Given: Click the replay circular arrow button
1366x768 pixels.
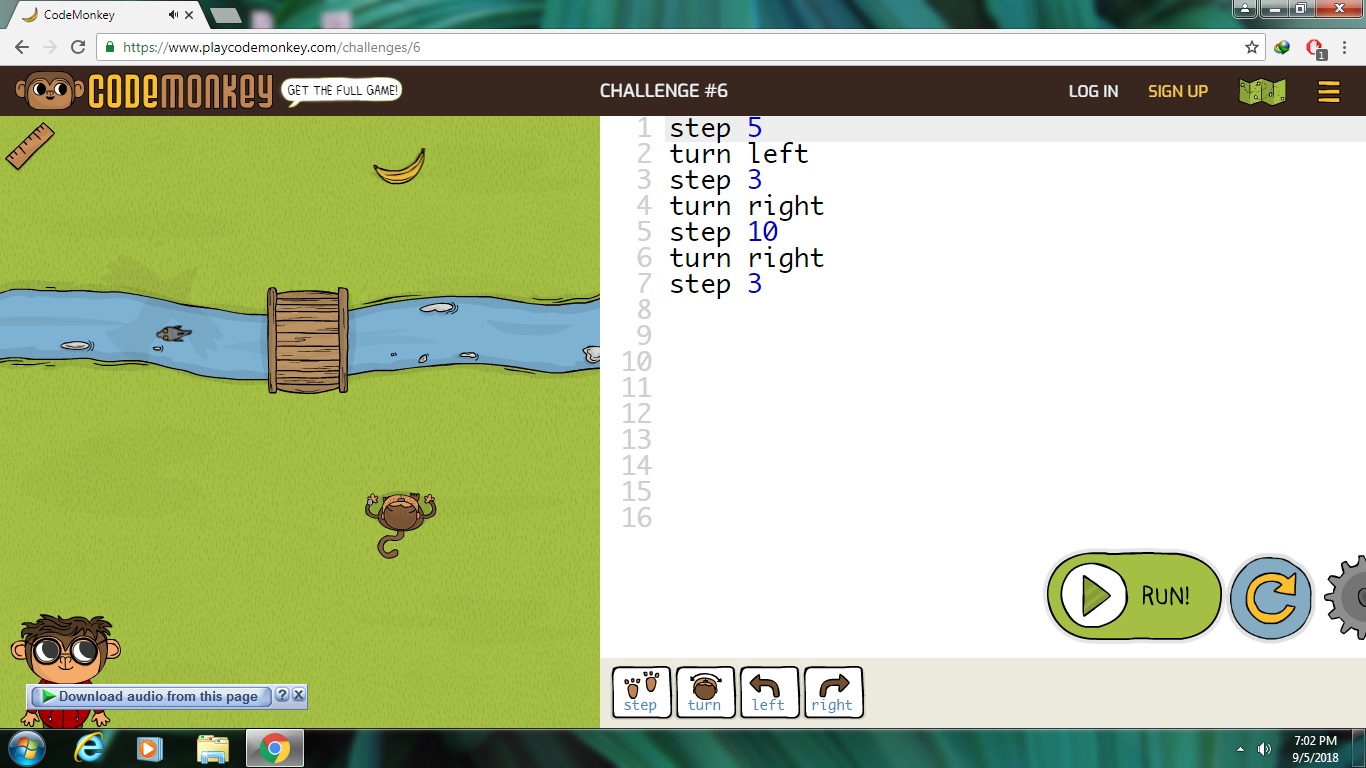Looking at the screenshot, I should point(1270,595).
